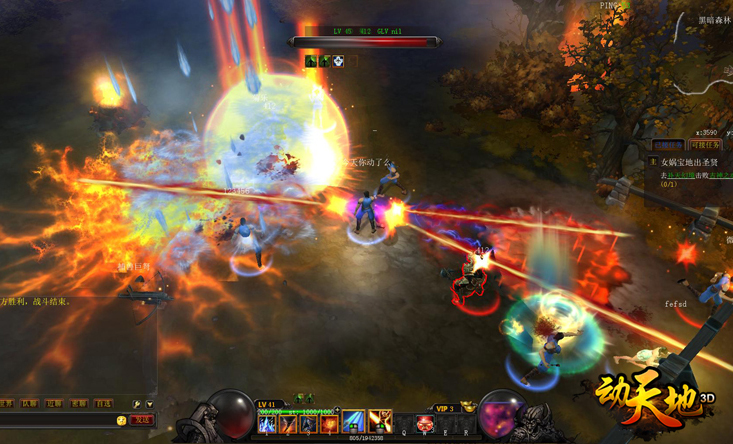
Task: Activate the fire burst skill in slot 4
Action: [x=330, y=425]
